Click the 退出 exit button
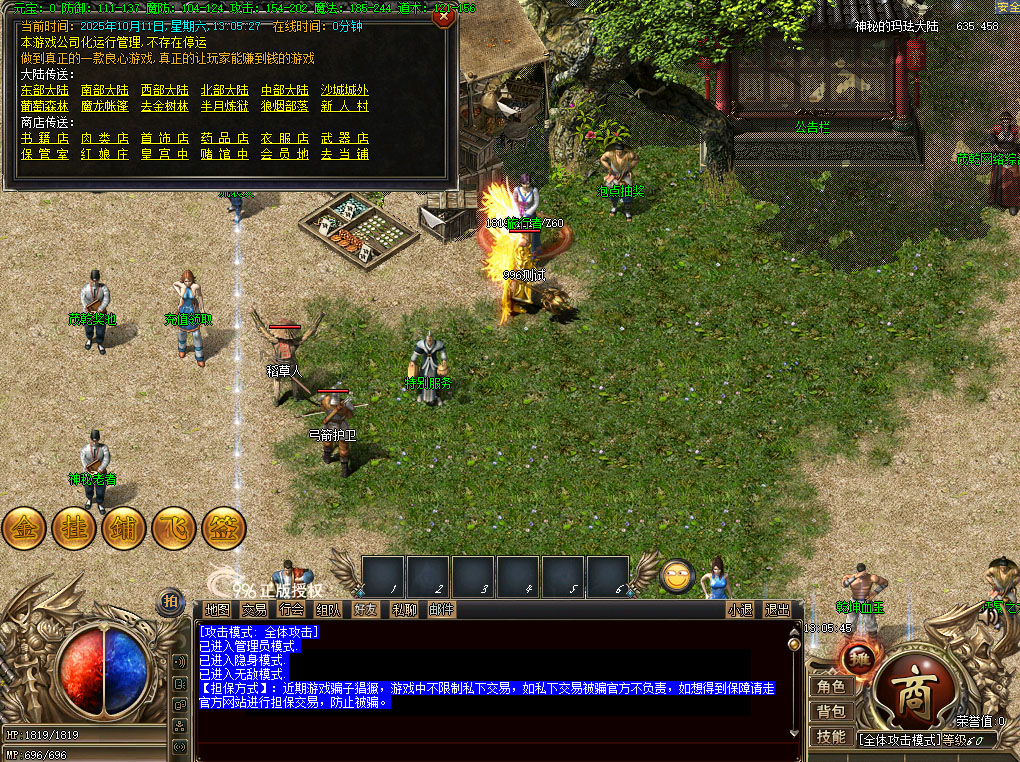 pyautogui.click(x=777, y=609)
